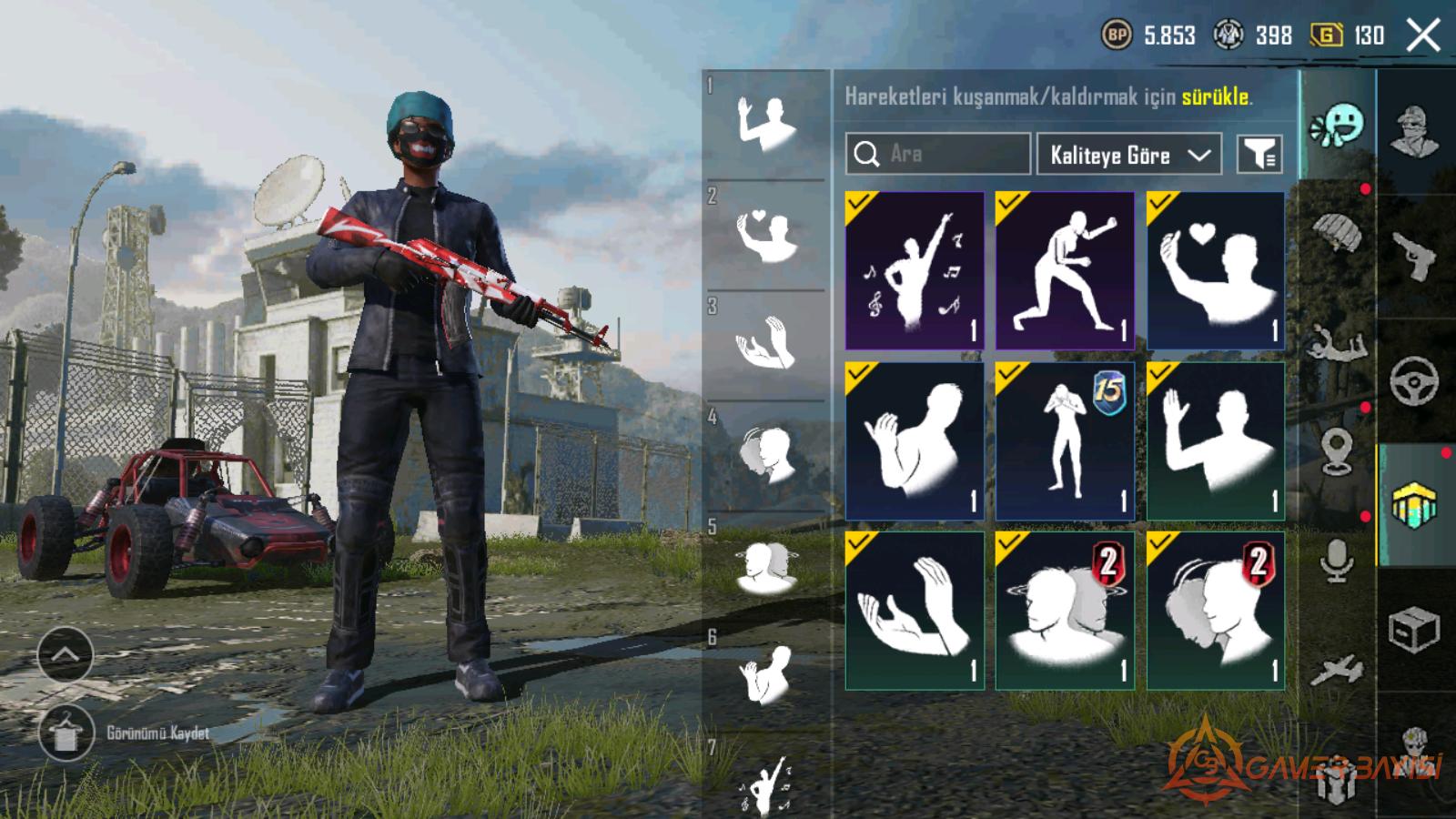The height and width of the screenshot is (819, 1456).
Task: Open the parachute category tab
Action: (1336, 235)
